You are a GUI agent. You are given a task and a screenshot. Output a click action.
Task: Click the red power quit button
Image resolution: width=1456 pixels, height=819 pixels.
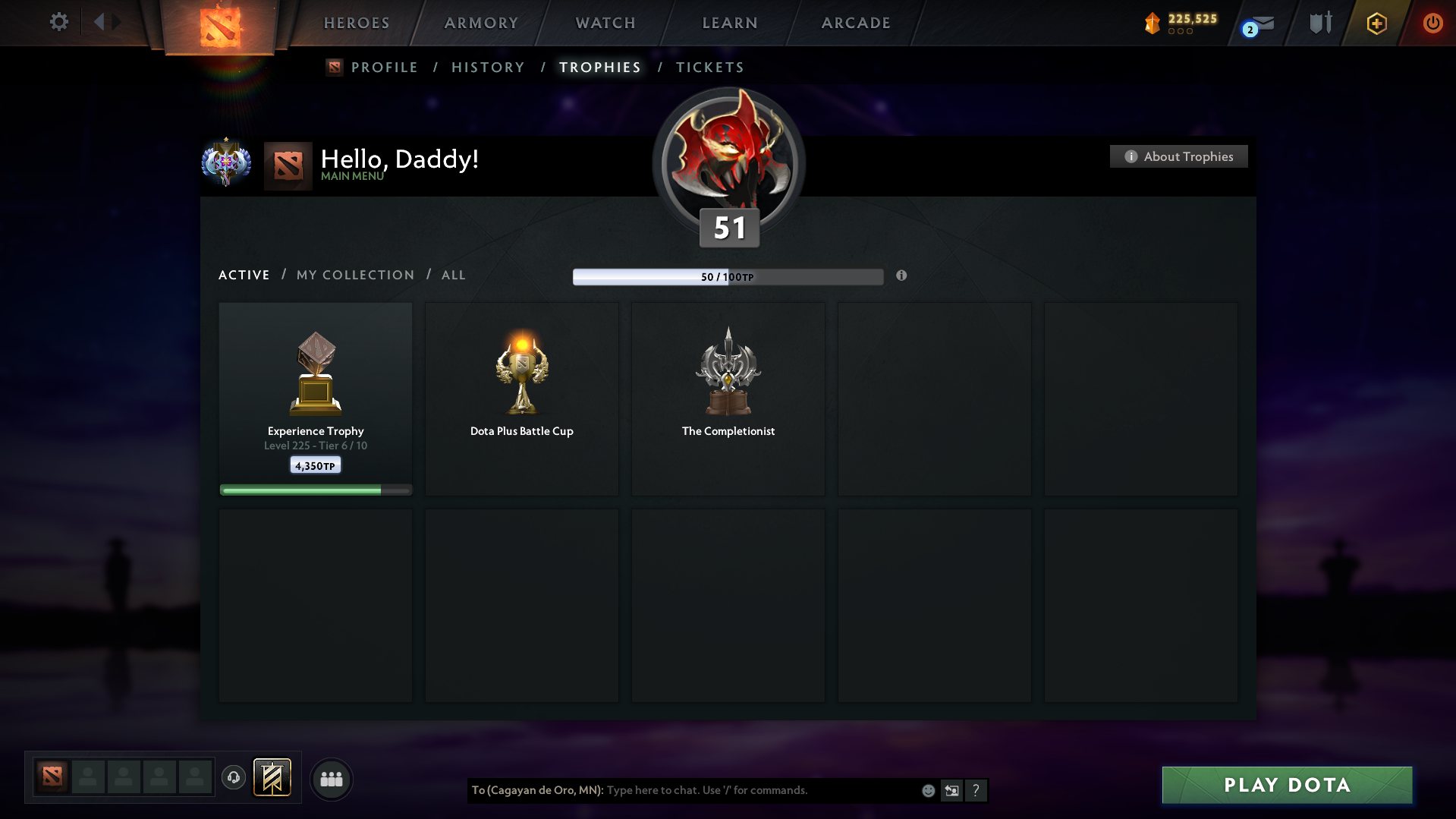pos(1432,23)
